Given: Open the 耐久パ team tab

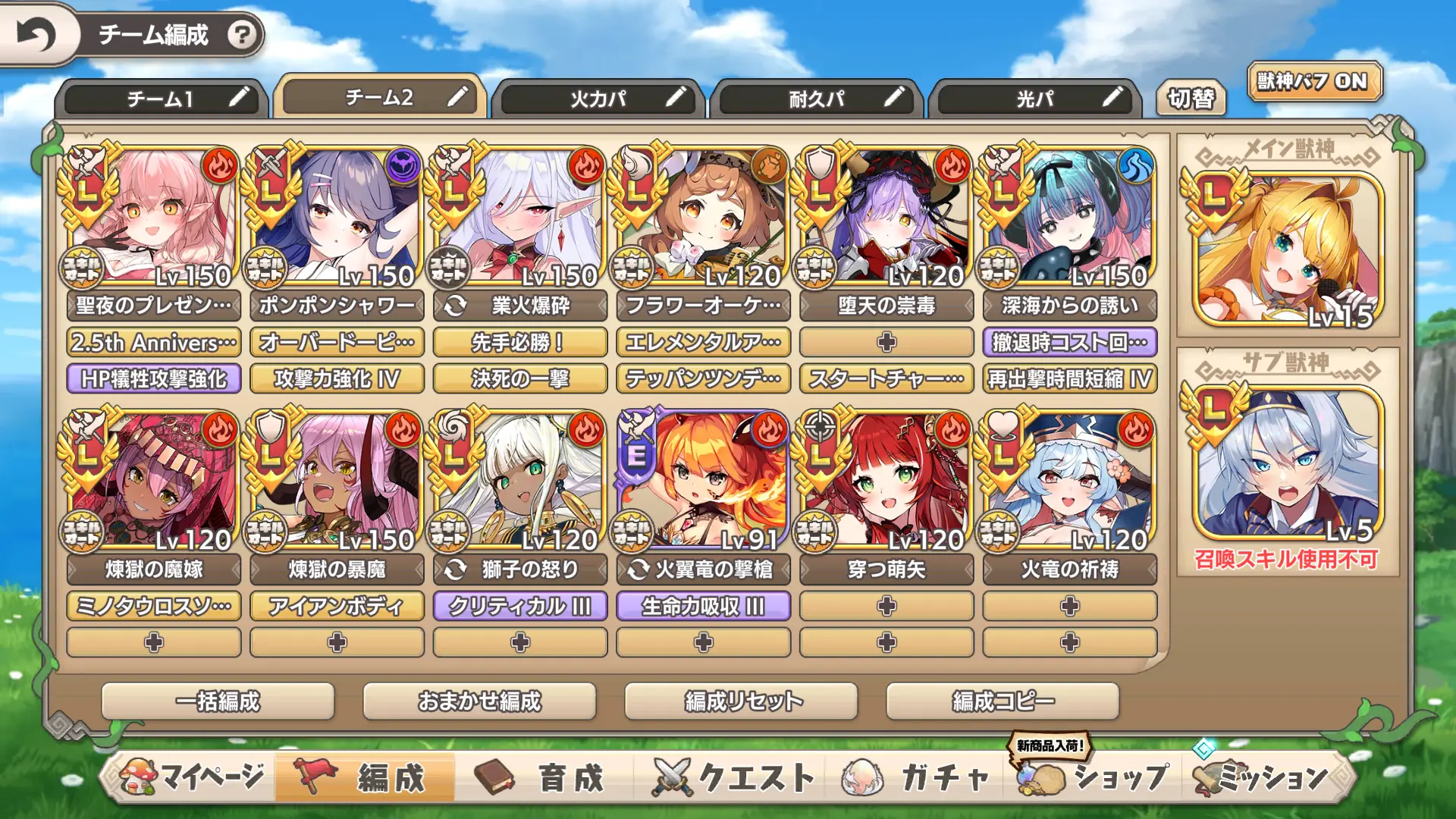Looking at the screenshot, I should pos(816,99).
